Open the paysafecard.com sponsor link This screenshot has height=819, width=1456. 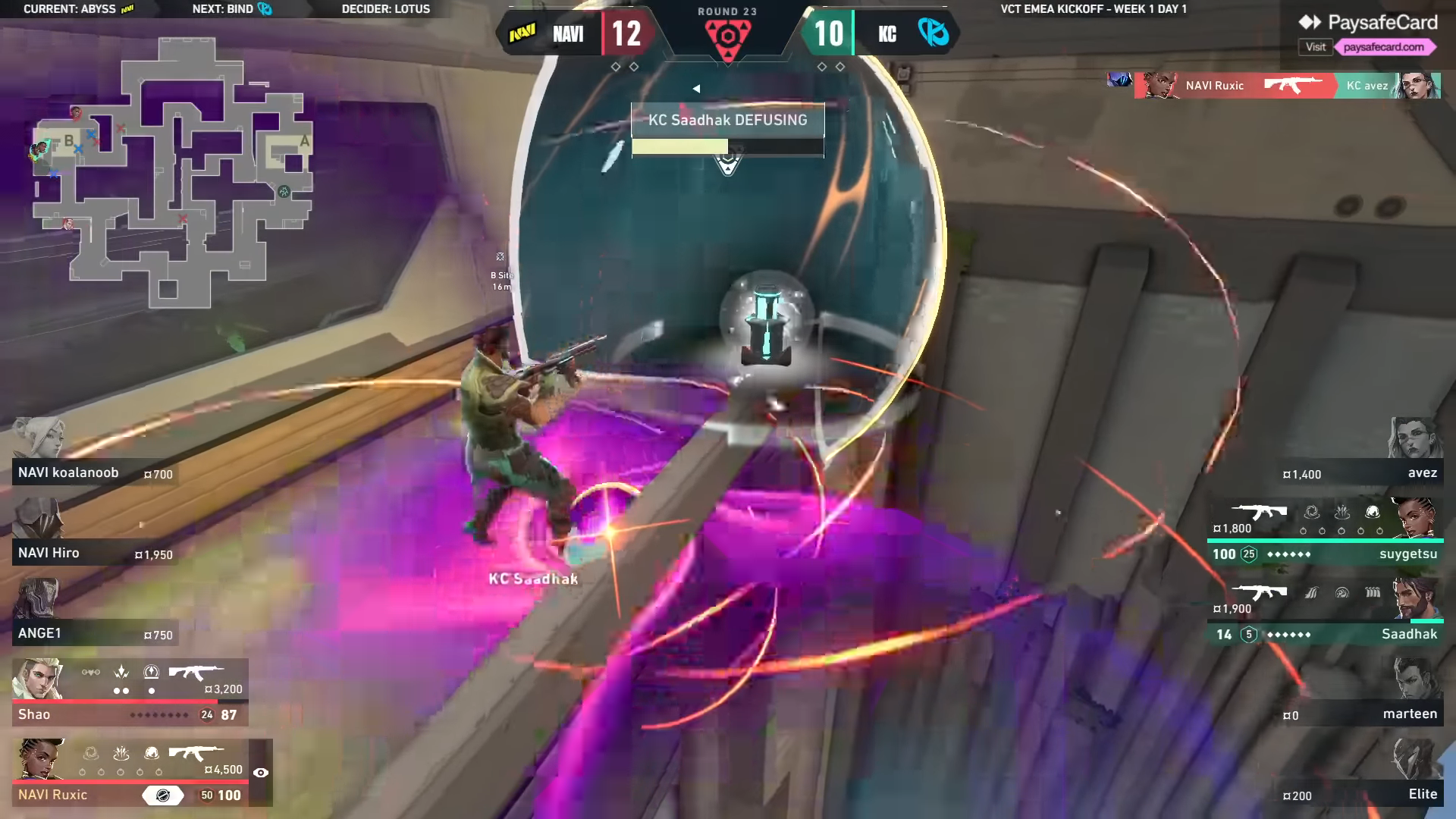pyautogui.click(x=1383, y=47)
